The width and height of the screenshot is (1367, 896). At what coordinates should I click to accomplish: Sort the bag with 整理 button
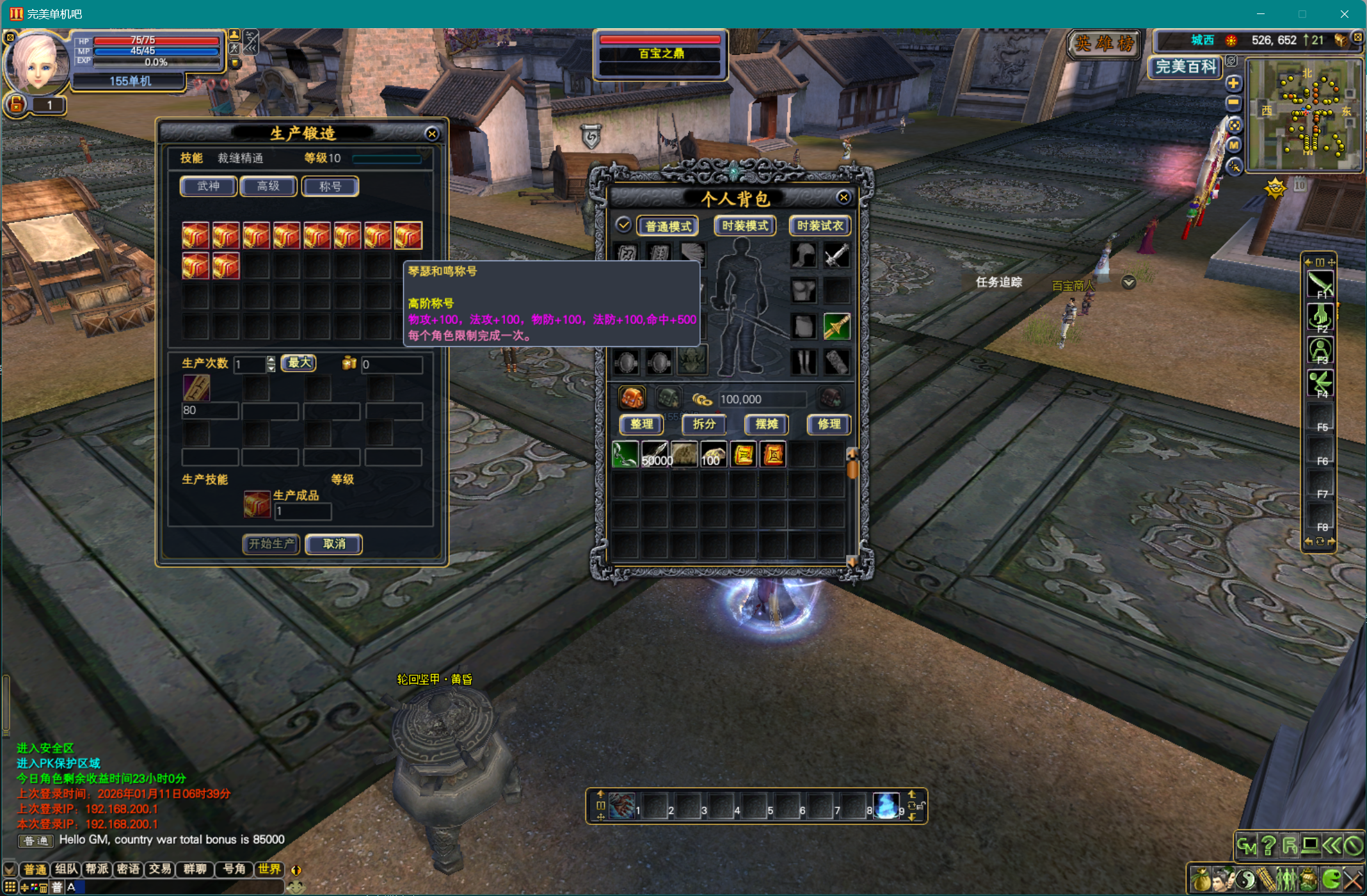[641, 424]
